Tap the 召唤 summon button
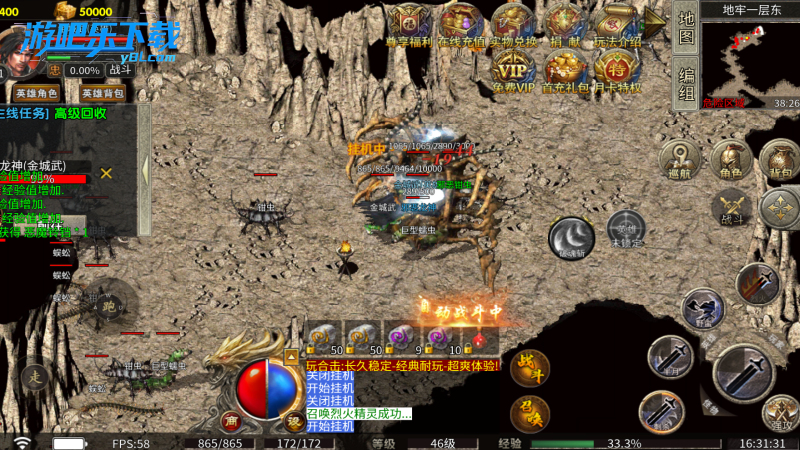 click(529, 410)
